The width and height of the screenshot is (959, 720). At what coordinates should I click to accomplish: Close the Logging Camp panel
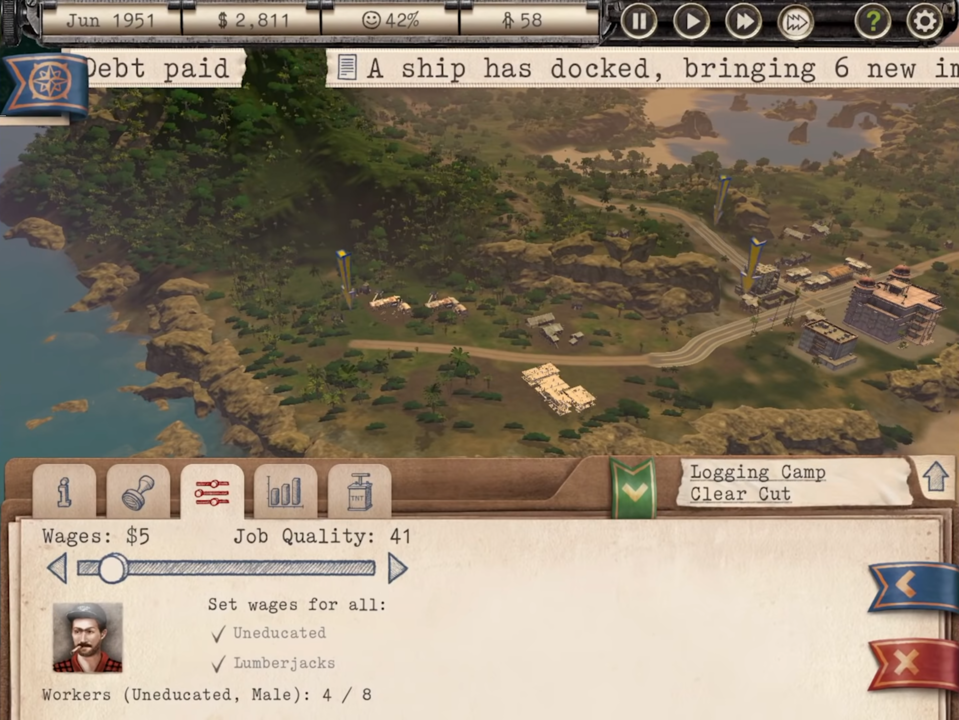click(x=911, y=662)
